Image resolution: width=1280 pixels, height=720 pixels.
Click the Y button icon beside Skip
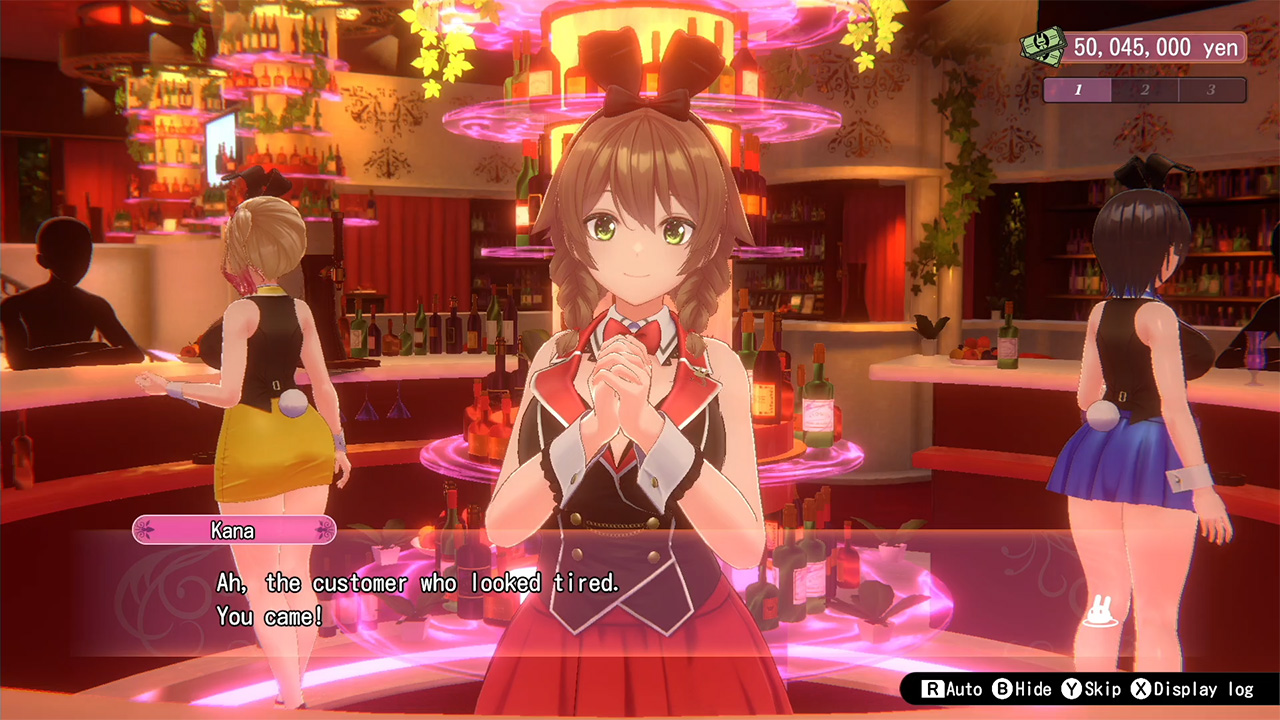(x=1072, y=688)
